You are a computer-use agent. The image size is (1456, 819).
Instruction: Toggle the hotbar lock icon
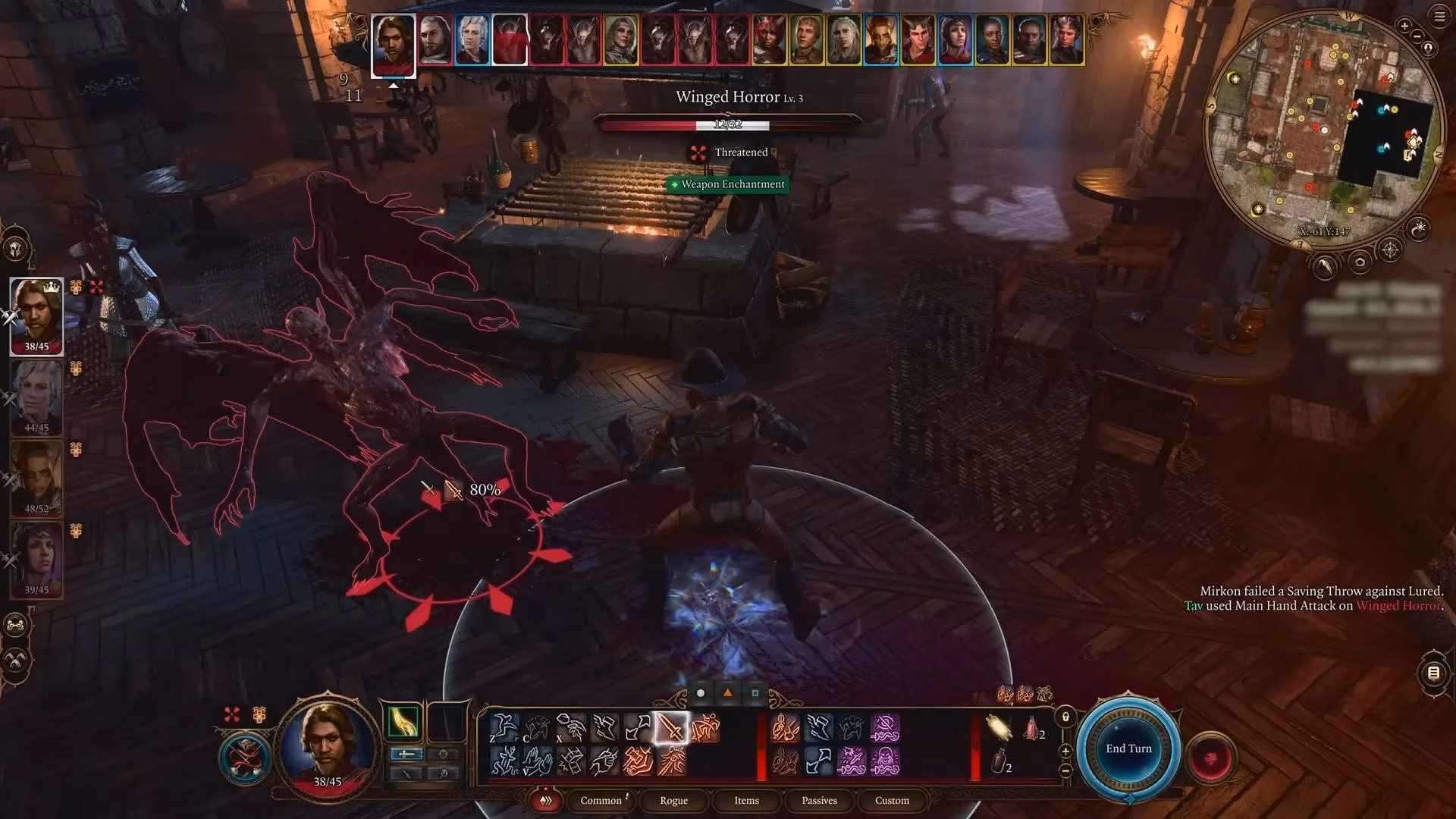coord(1065,717)
